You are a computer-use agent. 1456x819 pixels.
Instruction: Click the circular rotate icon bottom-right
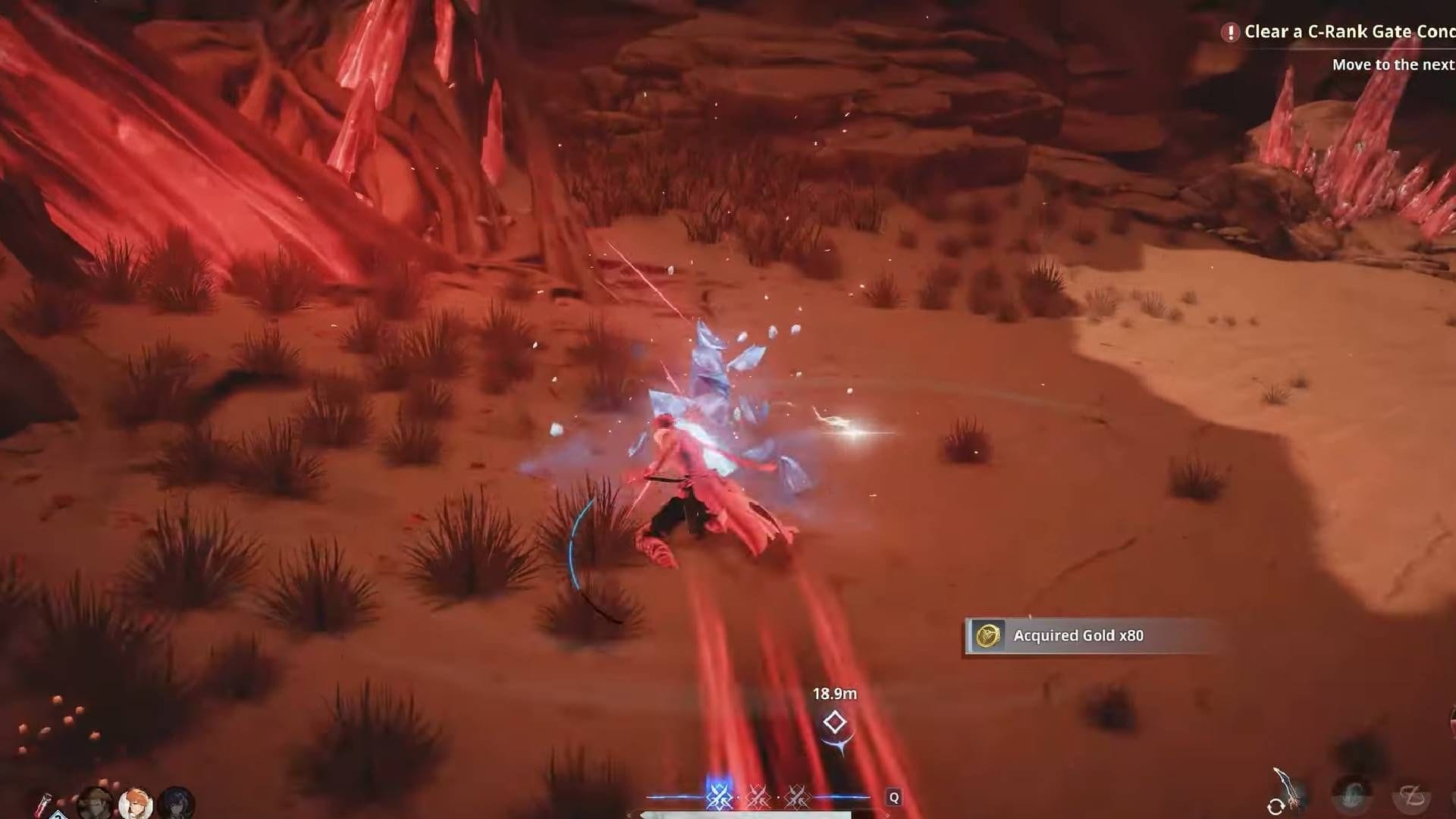[1277, 808]
